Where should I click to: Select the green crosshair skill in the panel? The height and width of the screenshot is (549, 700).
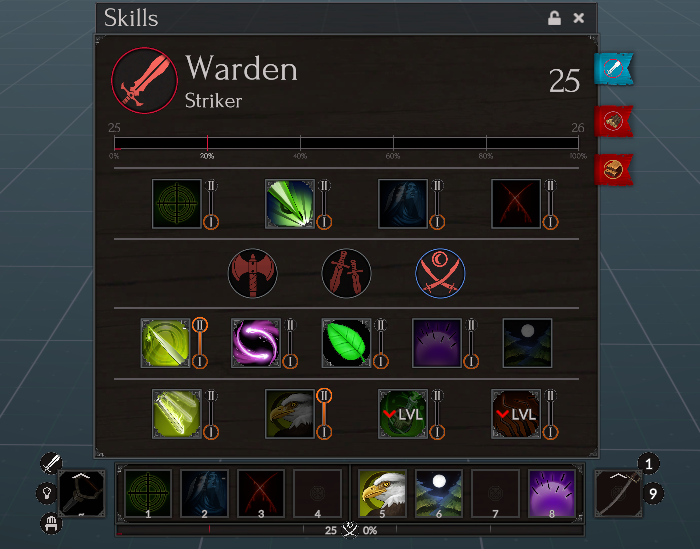coord(177,203)
